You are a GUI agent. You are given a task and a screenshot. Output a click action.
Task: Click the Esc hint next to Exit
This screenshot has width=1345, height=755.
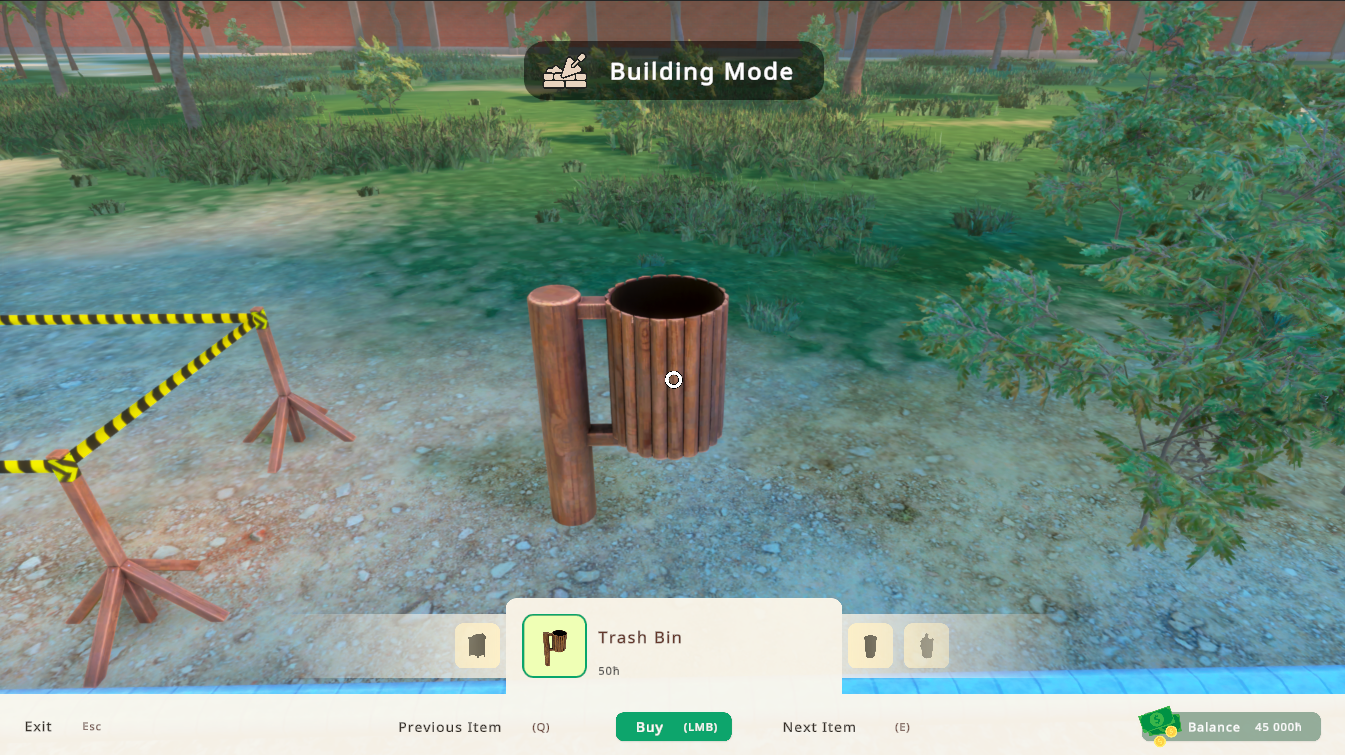91,727
